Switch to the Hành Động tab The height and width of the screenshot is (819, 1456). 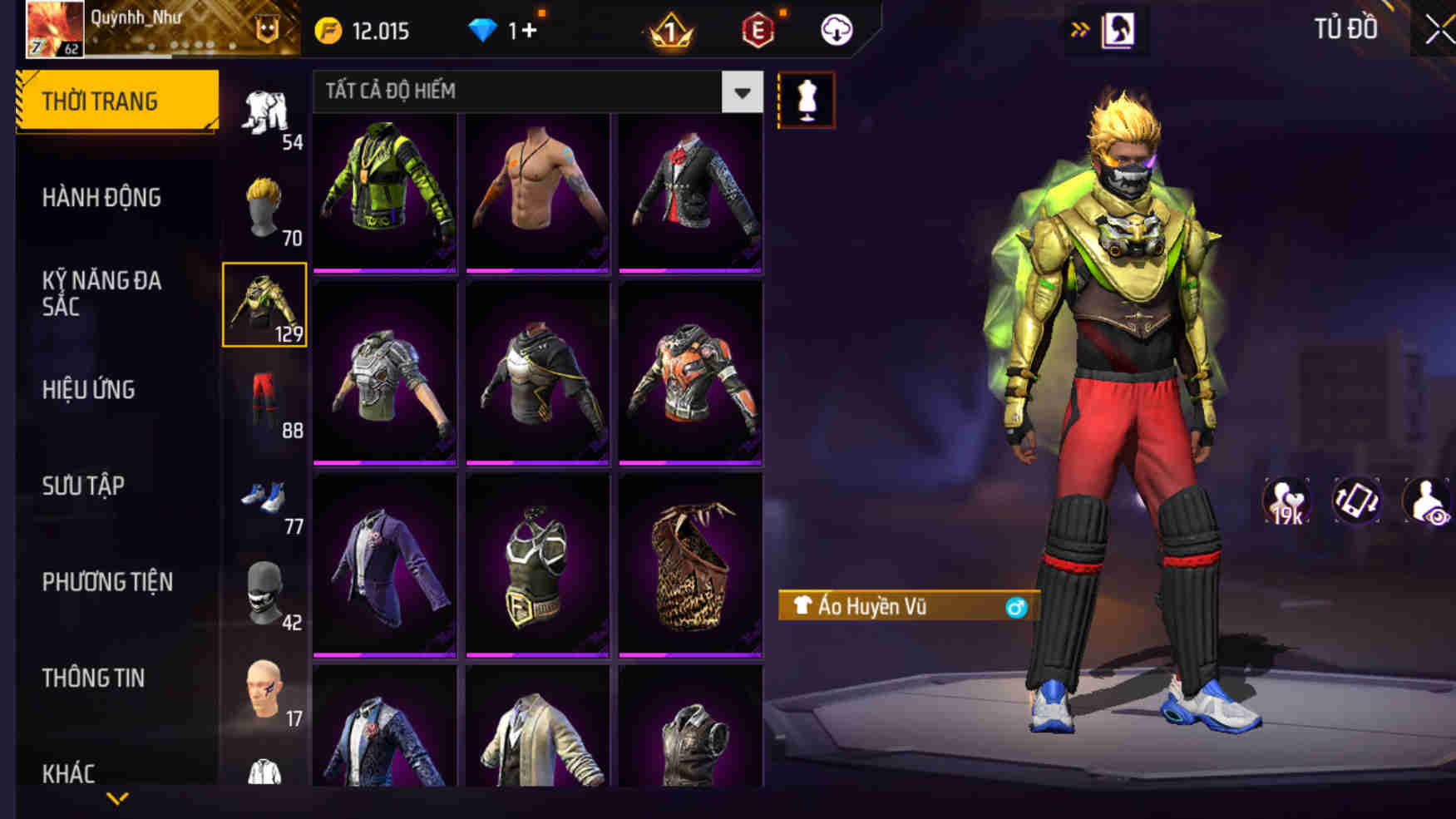pyautogui.click(x=101, y=197)
